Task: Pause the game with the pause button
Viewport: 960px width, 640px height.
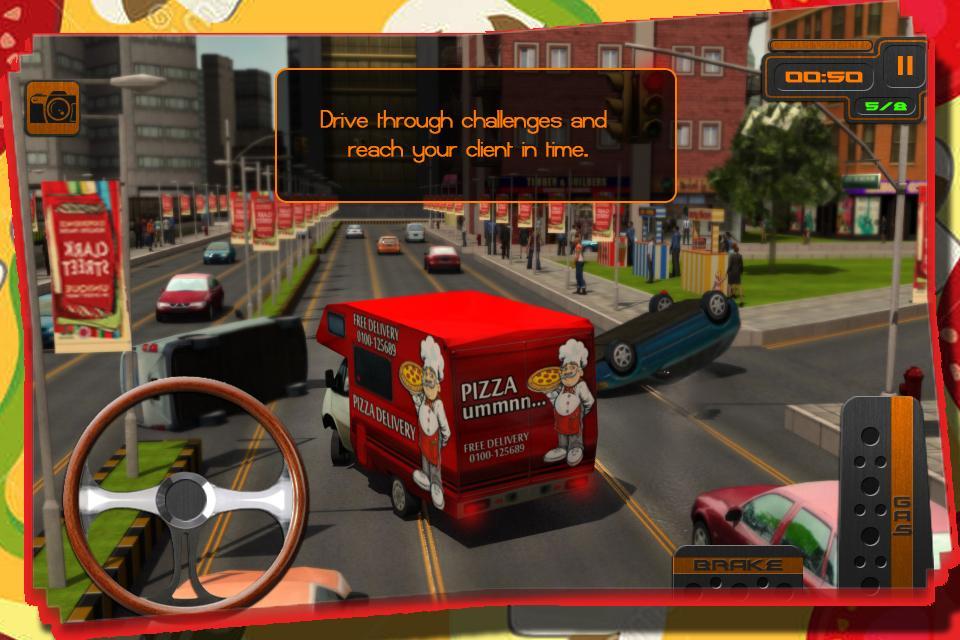Action: tap(904, 67)
